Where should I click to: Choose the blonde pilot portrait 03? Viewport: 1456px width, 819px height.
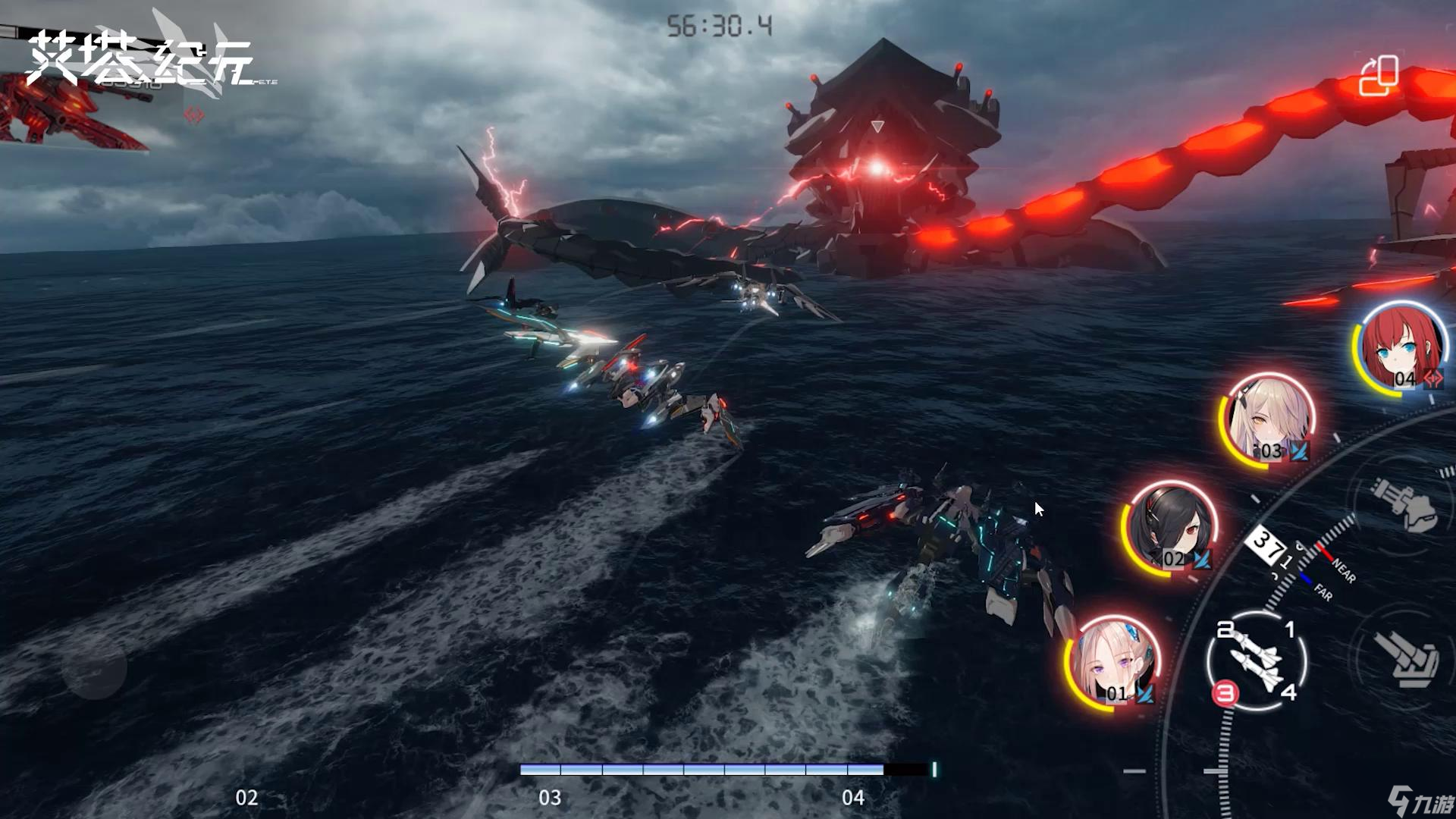(x=1268, y=420)
